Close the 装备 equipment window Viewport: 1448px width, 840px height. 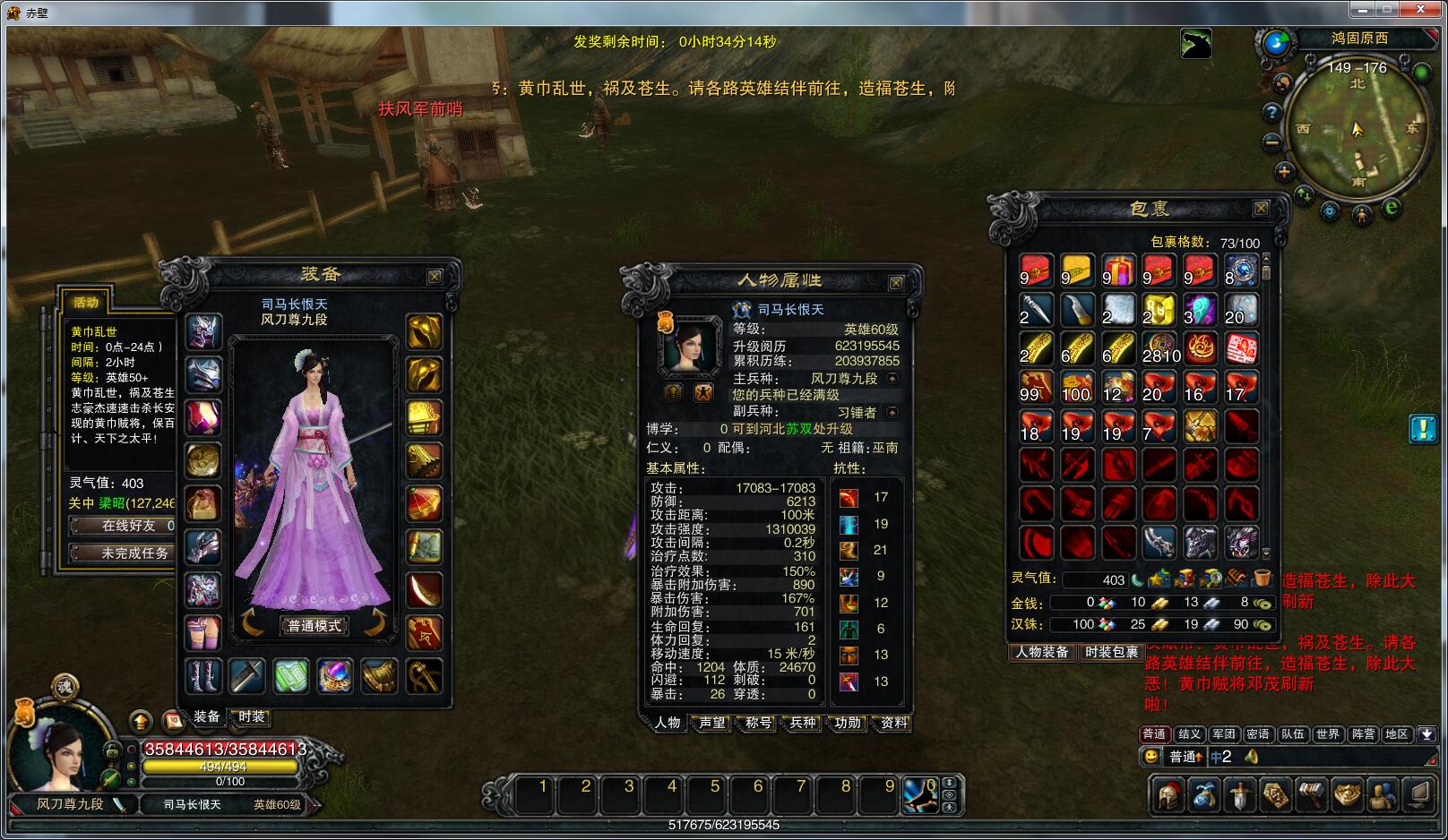click(435, 277)
